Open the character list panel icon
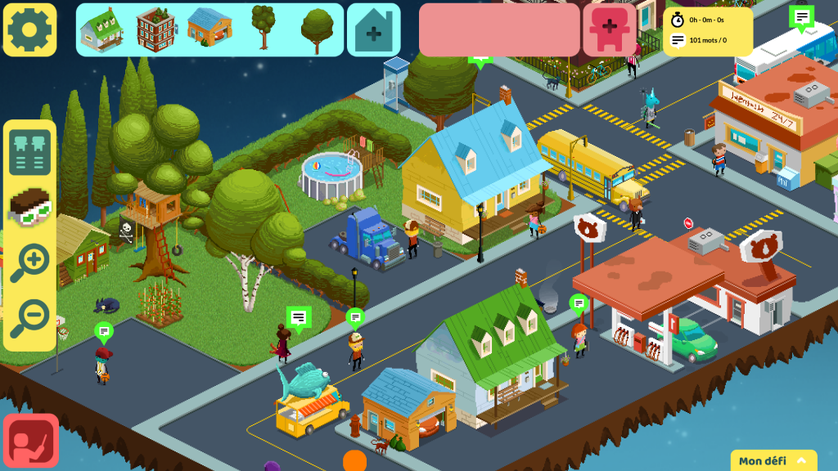The width and height of the screenshot is (838, 471). (29, 152)
